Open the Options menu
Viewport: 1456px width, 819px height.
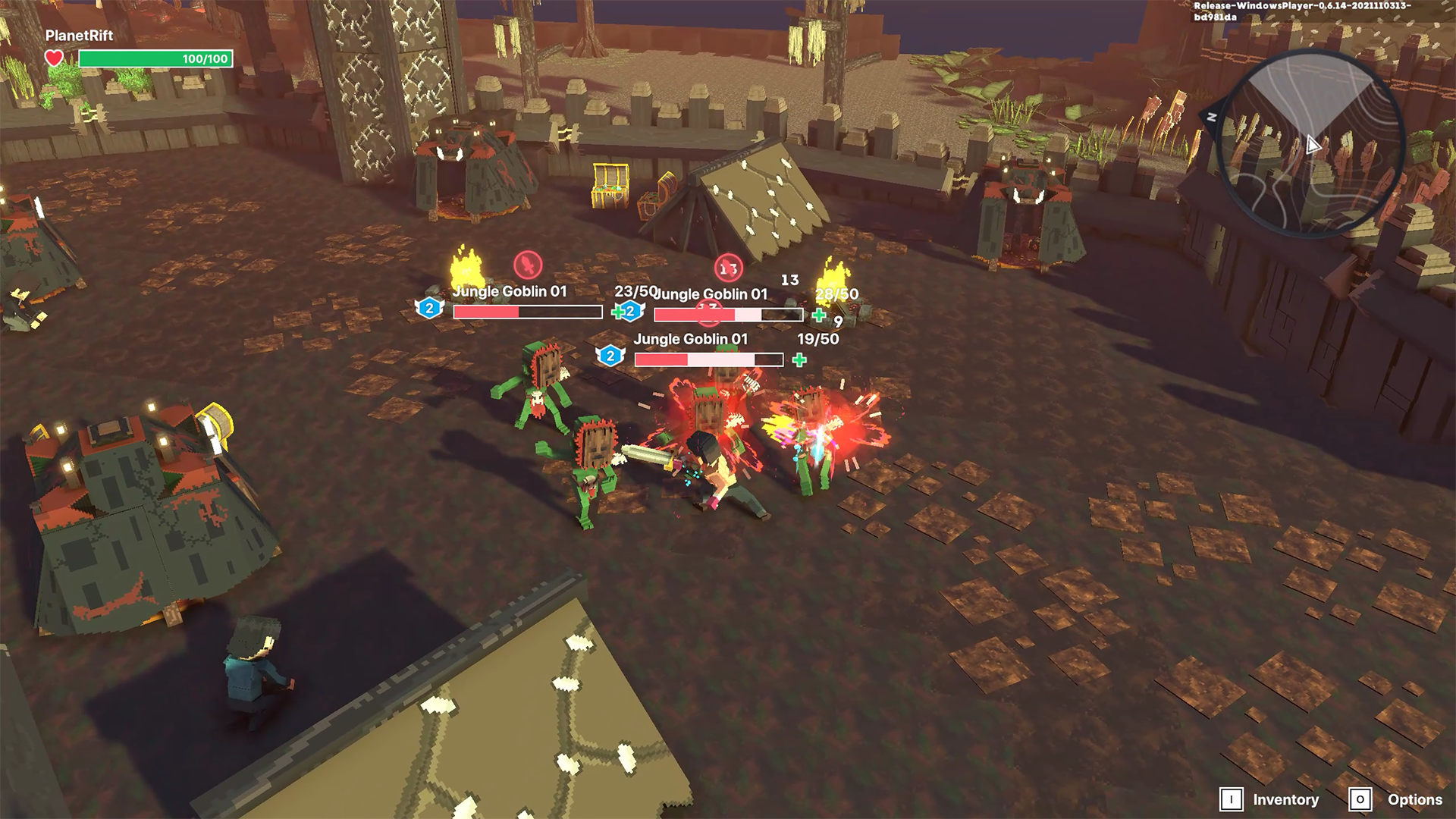[x=1397, y=799]
